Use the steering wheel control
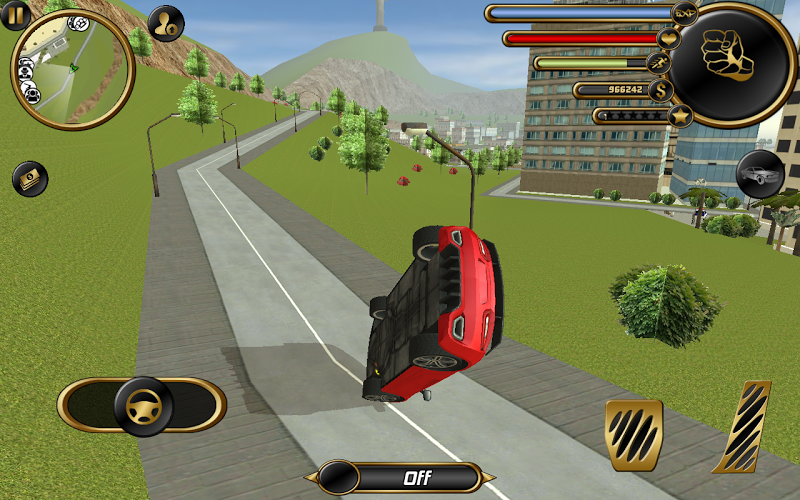Screen dimensions: 800x500 click(x=142, y=404)
